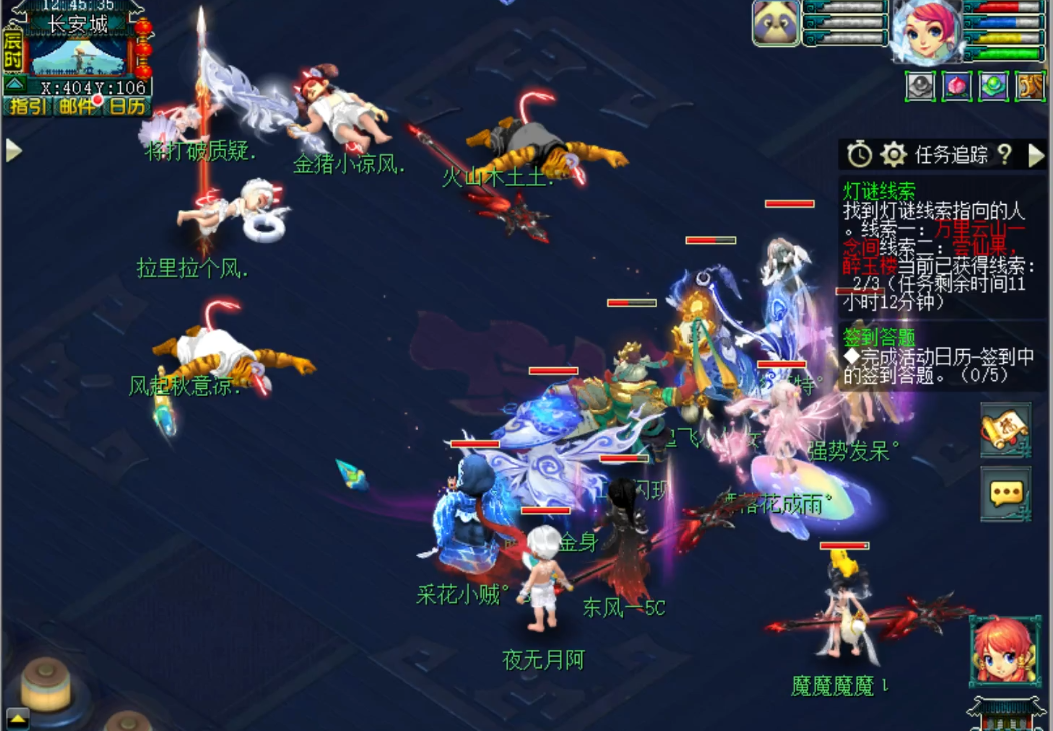Open the task tracker question mark help
Viewport: 1053px width, 731px height.
pyautogui.click(x=1004, y=154)
